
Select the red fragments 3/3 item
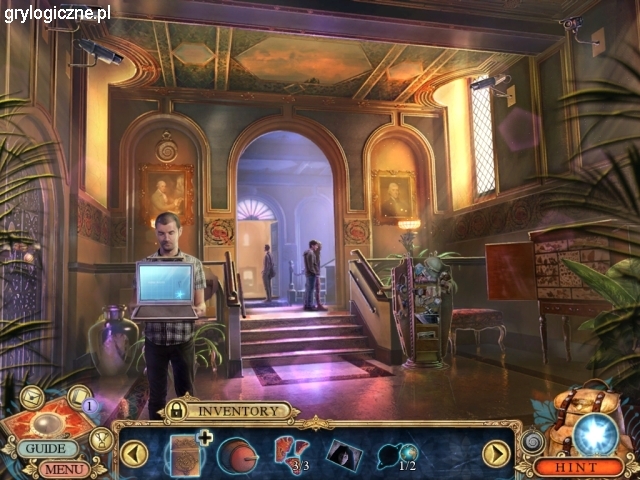291,453
